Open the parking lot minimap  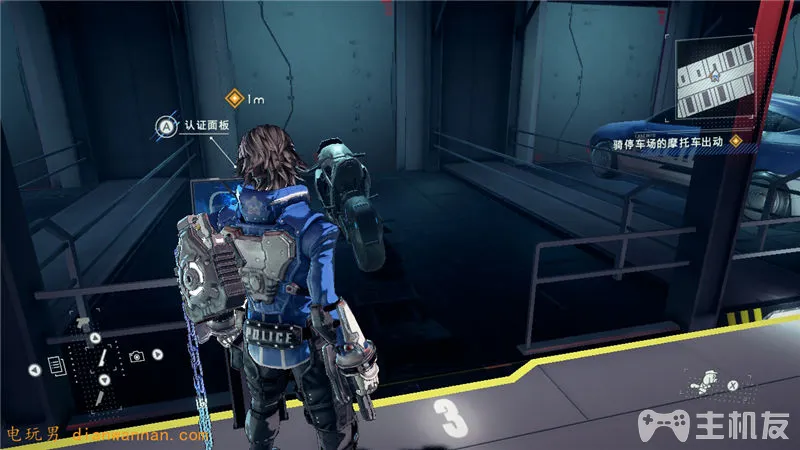716,79
